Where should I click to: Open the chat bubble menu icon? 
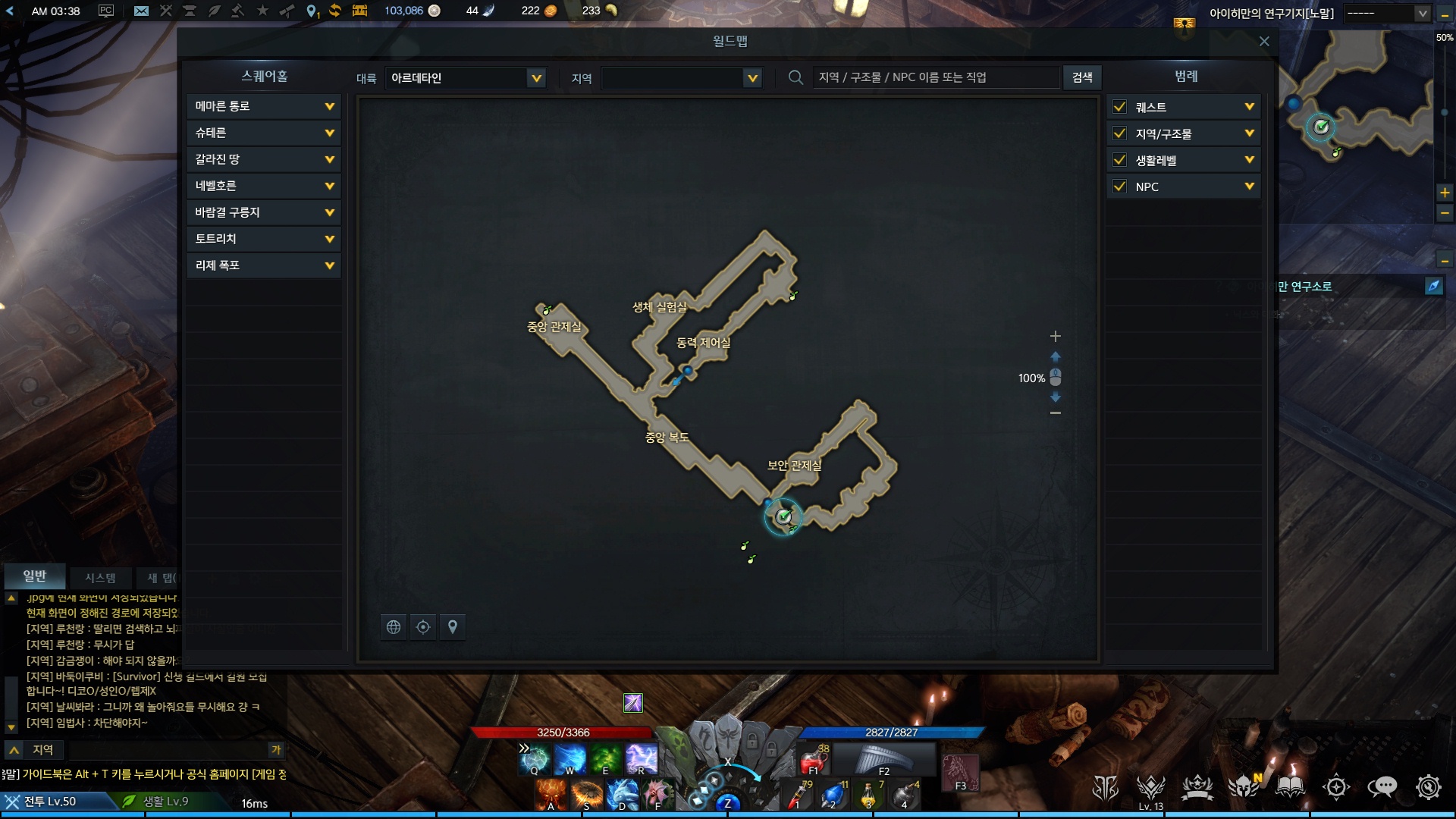(1382, 788)
